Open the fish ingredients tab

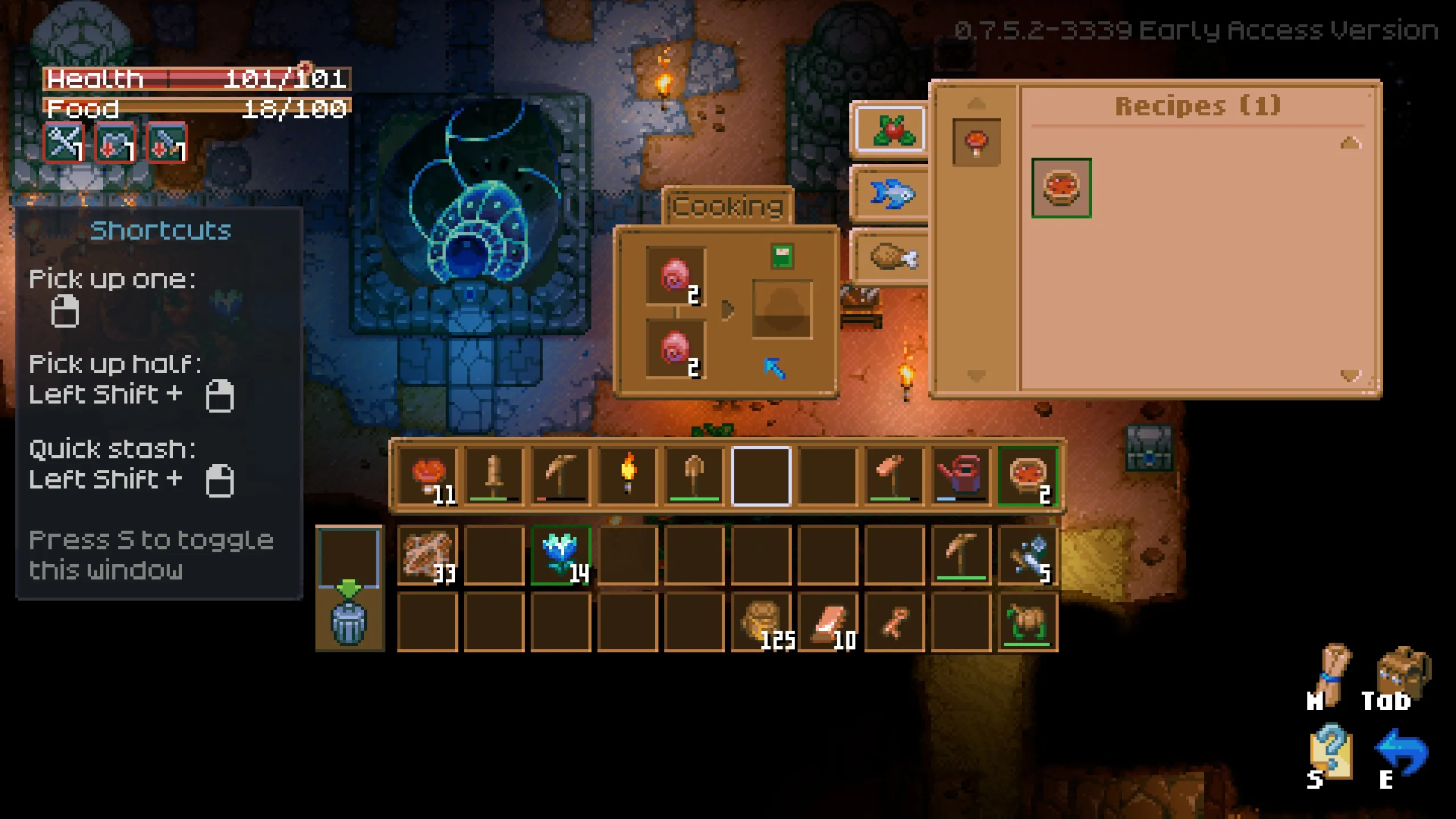(x=891, y=194)
